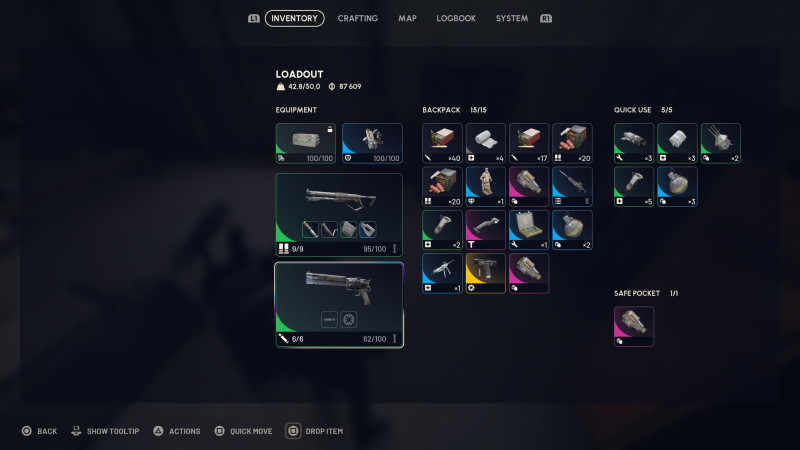Select the safe pocket item

(634, 327)
